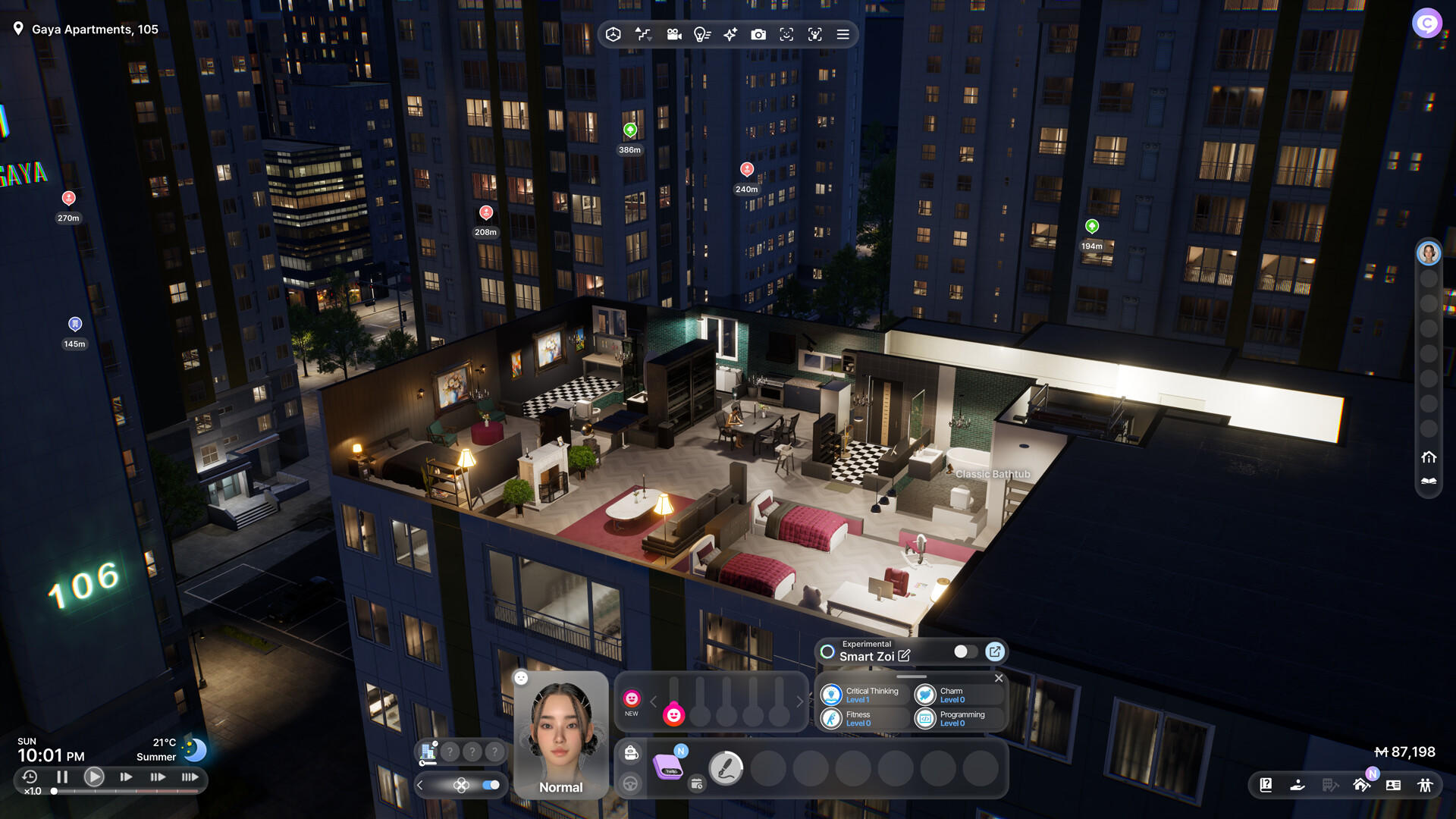Click the right chevron in the emotions panel
Screen dimensions: 1456x819
pos(801,701)
